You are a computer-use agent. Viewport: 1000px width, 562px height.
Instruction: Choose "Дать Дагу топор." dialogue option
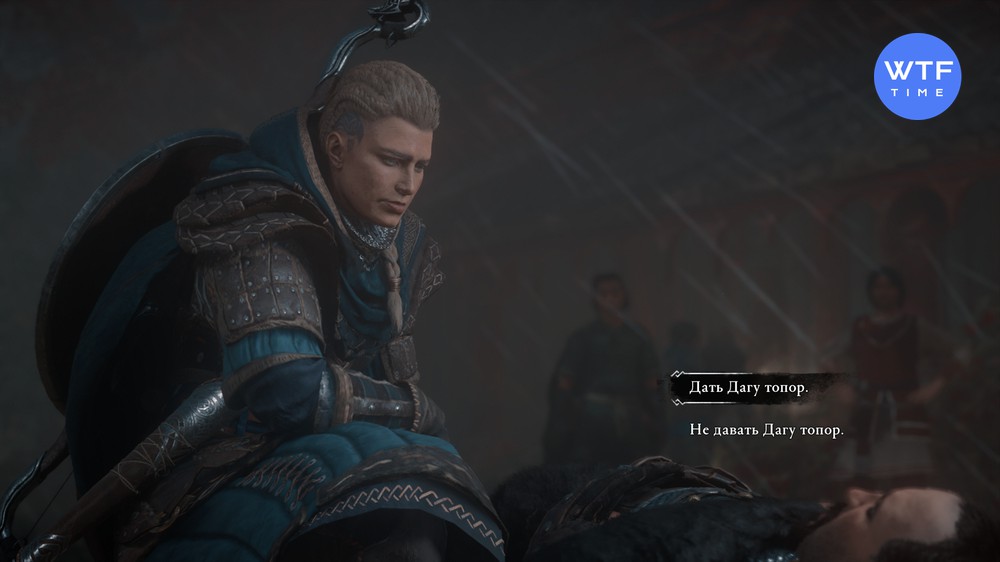click(x=749, y=387)
